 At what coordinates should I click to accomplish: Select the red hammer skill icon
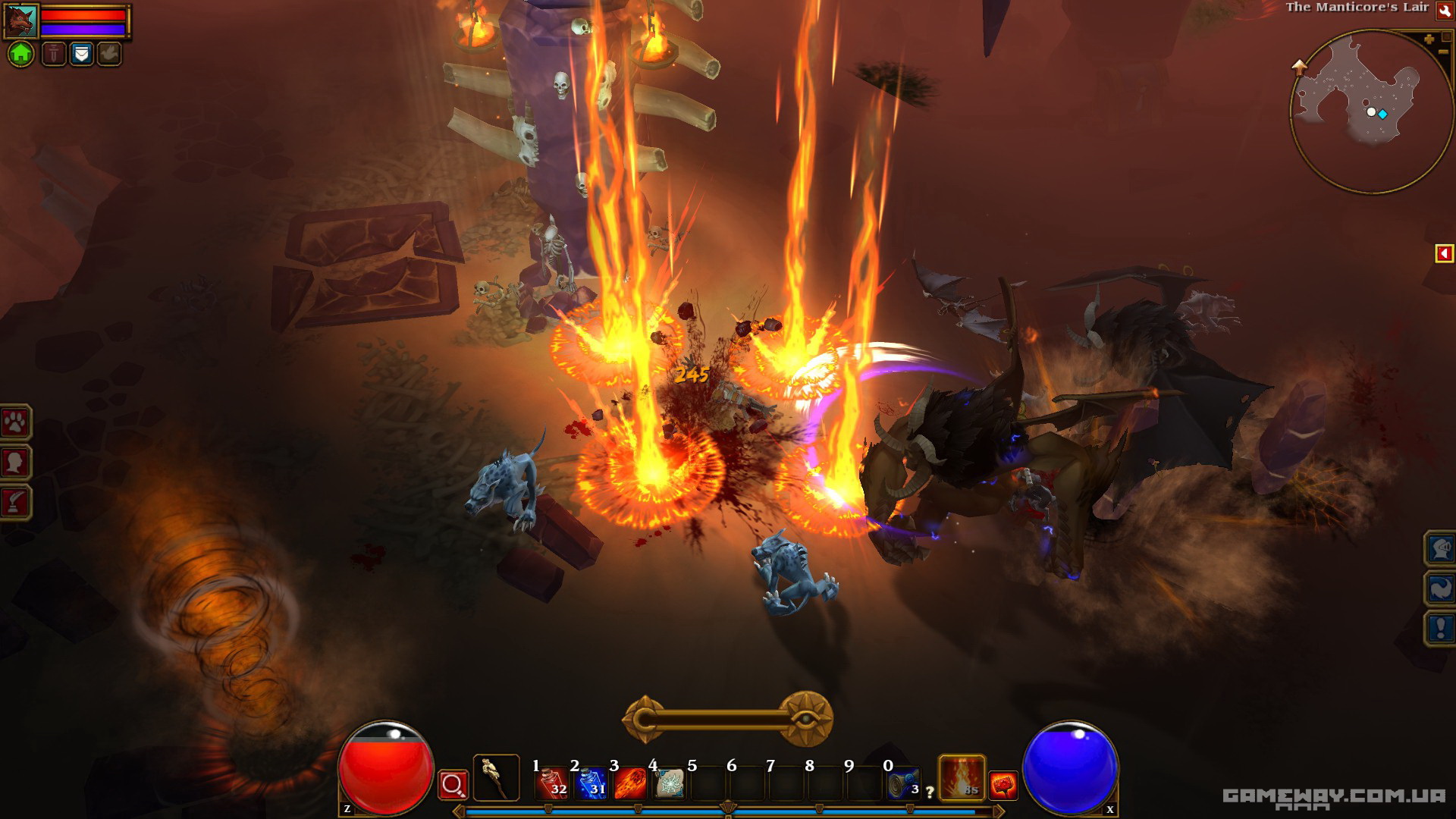[1003, 785]
